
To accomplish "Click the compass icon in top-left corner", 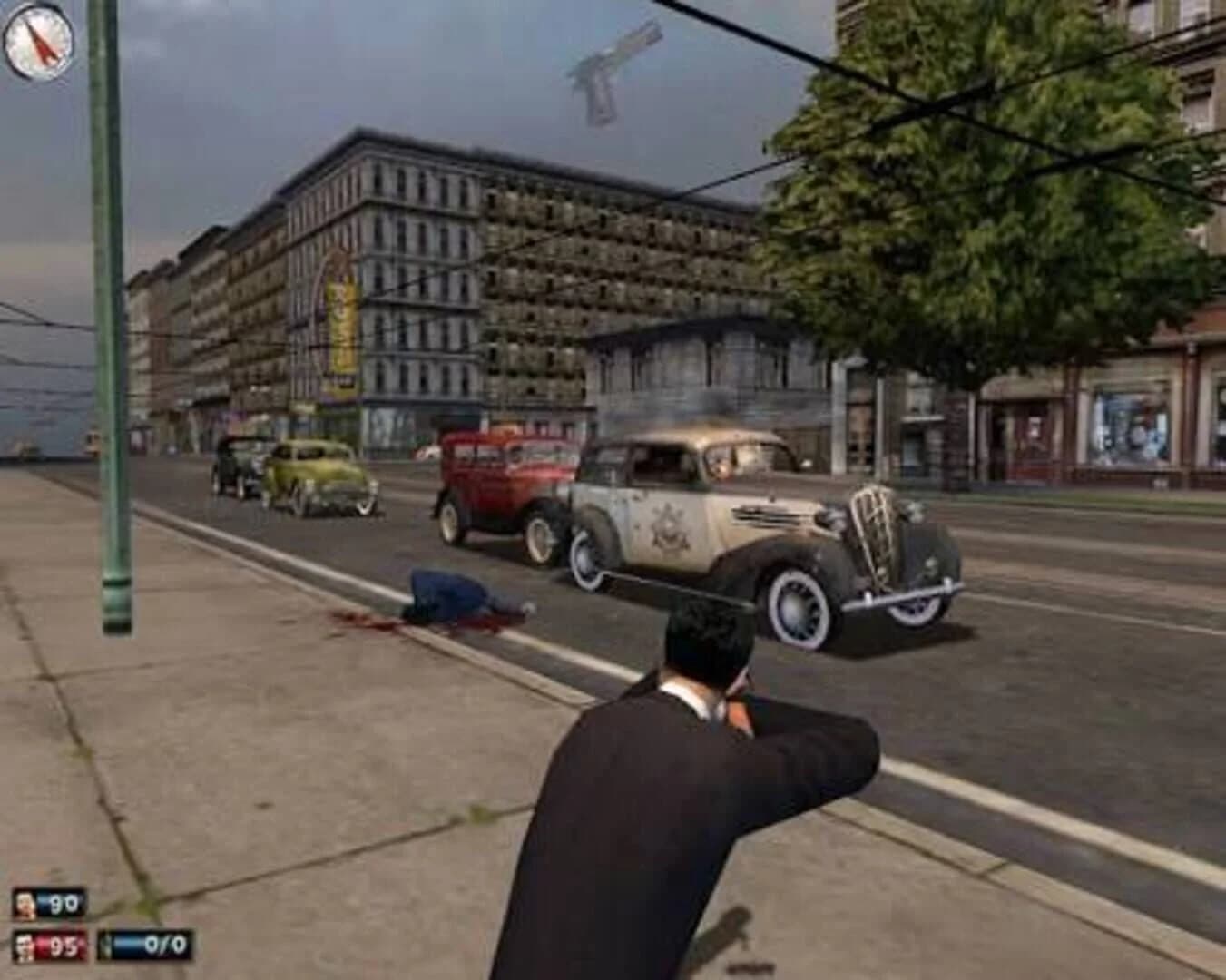I will pyautogui.click(x=40, y=40).
